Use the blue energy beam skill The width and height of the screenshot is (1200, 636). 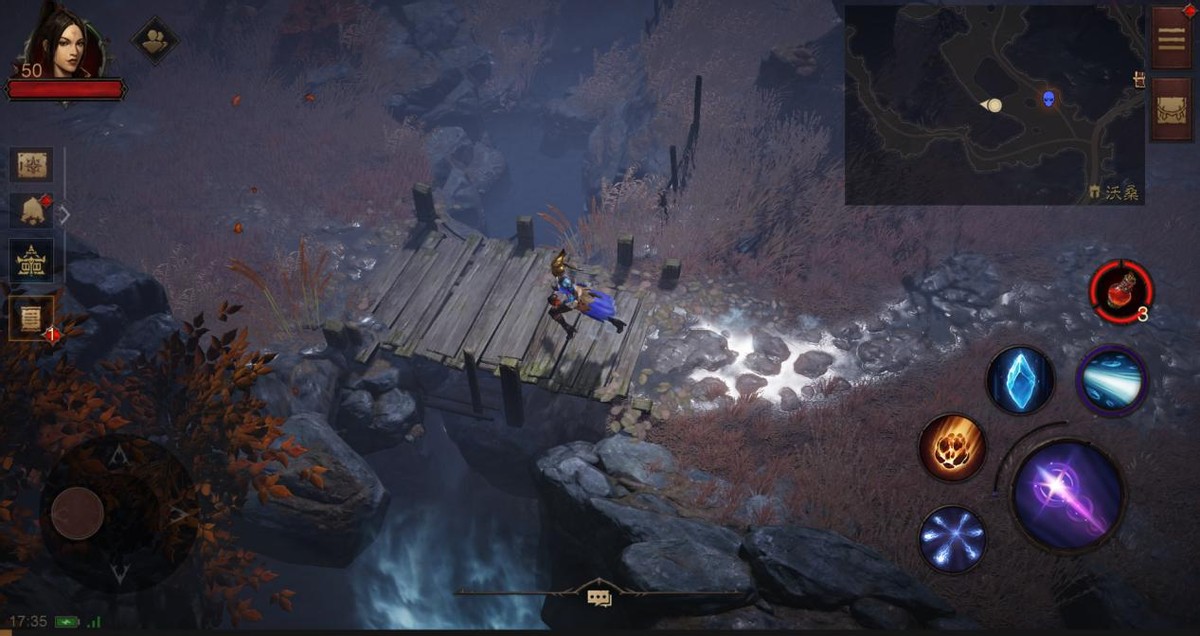[x=1111, y=380]
